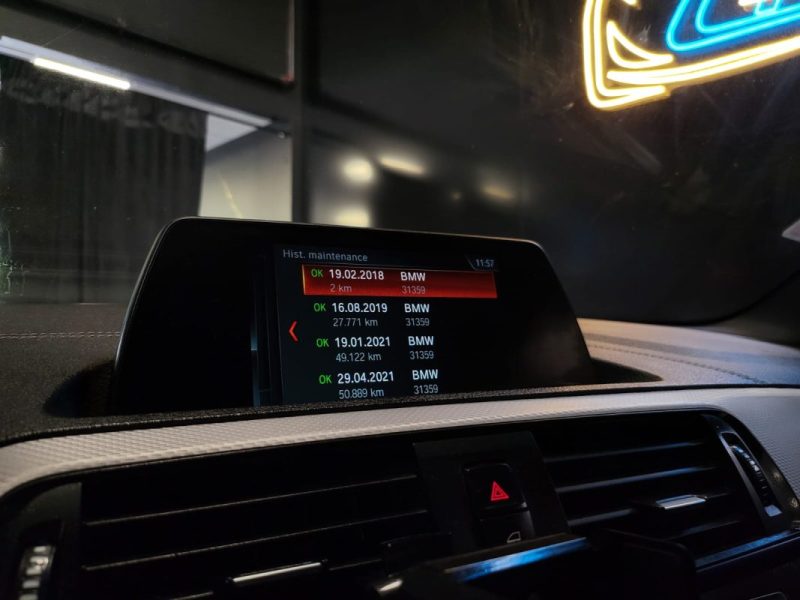Go back using the red left arrow

click(x=293, y=331)
